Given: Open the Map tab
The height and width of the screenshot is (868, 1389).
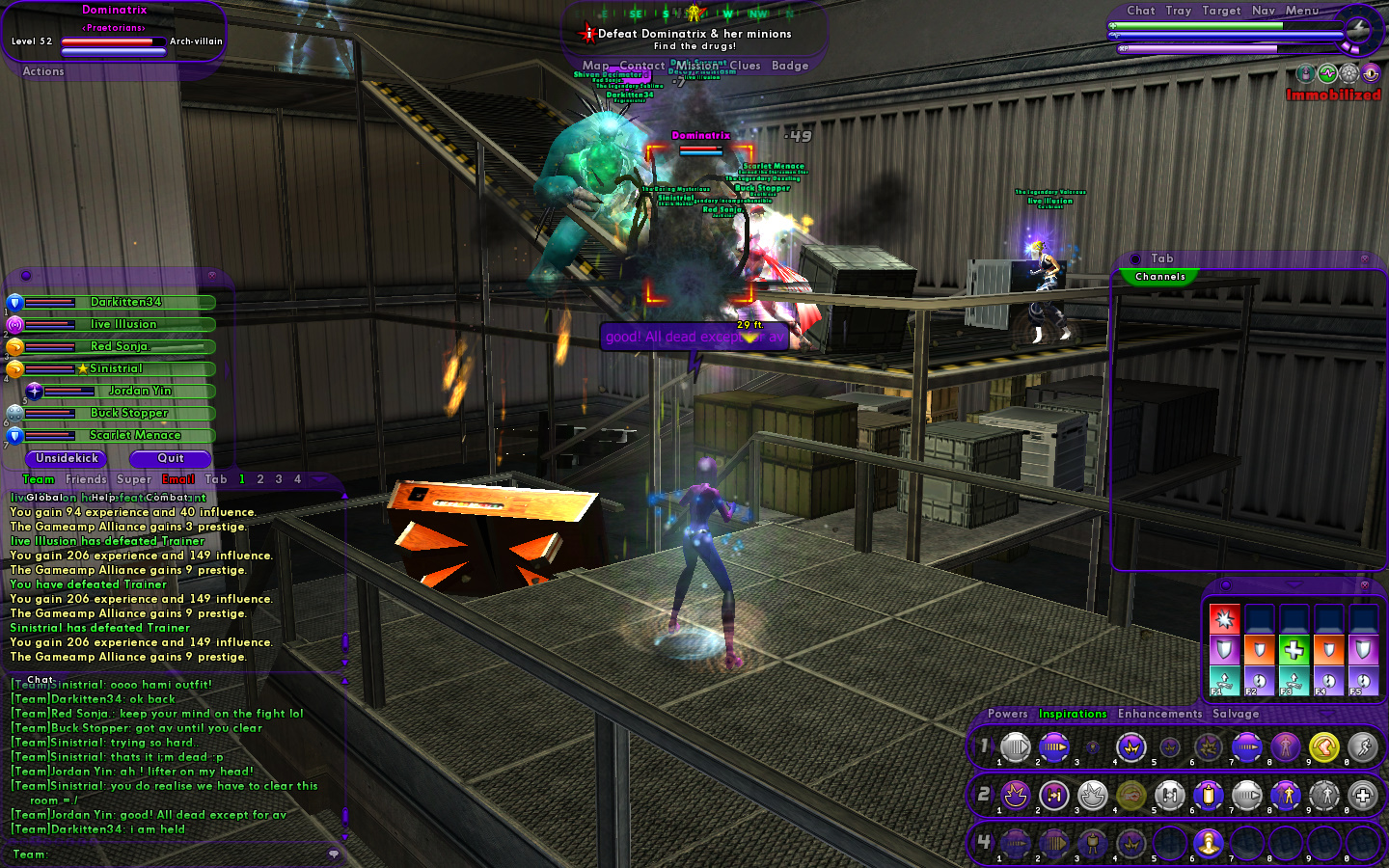Looking at the screenshot, I should pyautogui.click(x=595, y=66).
